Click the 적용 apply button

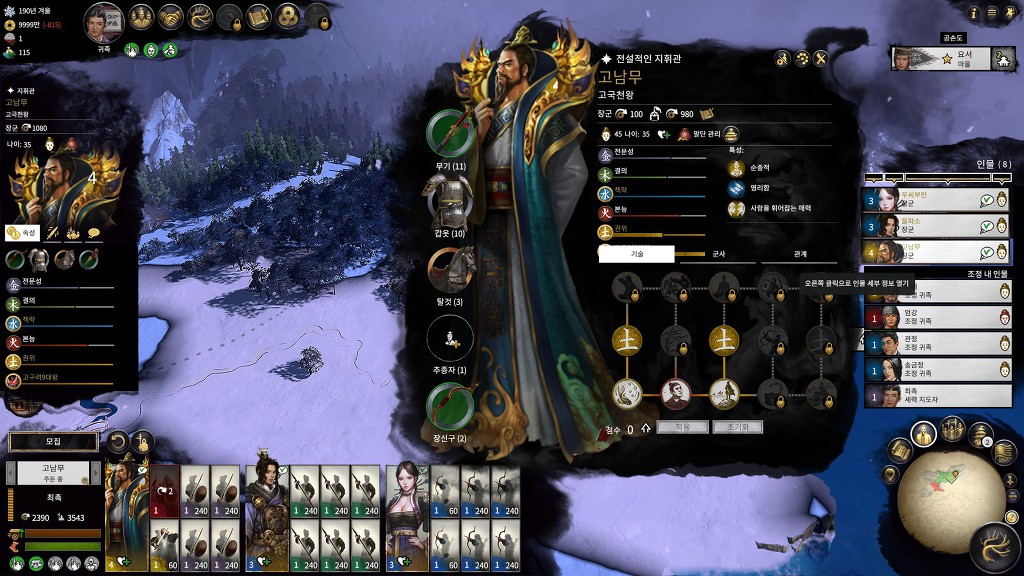[x=682, y=427]
